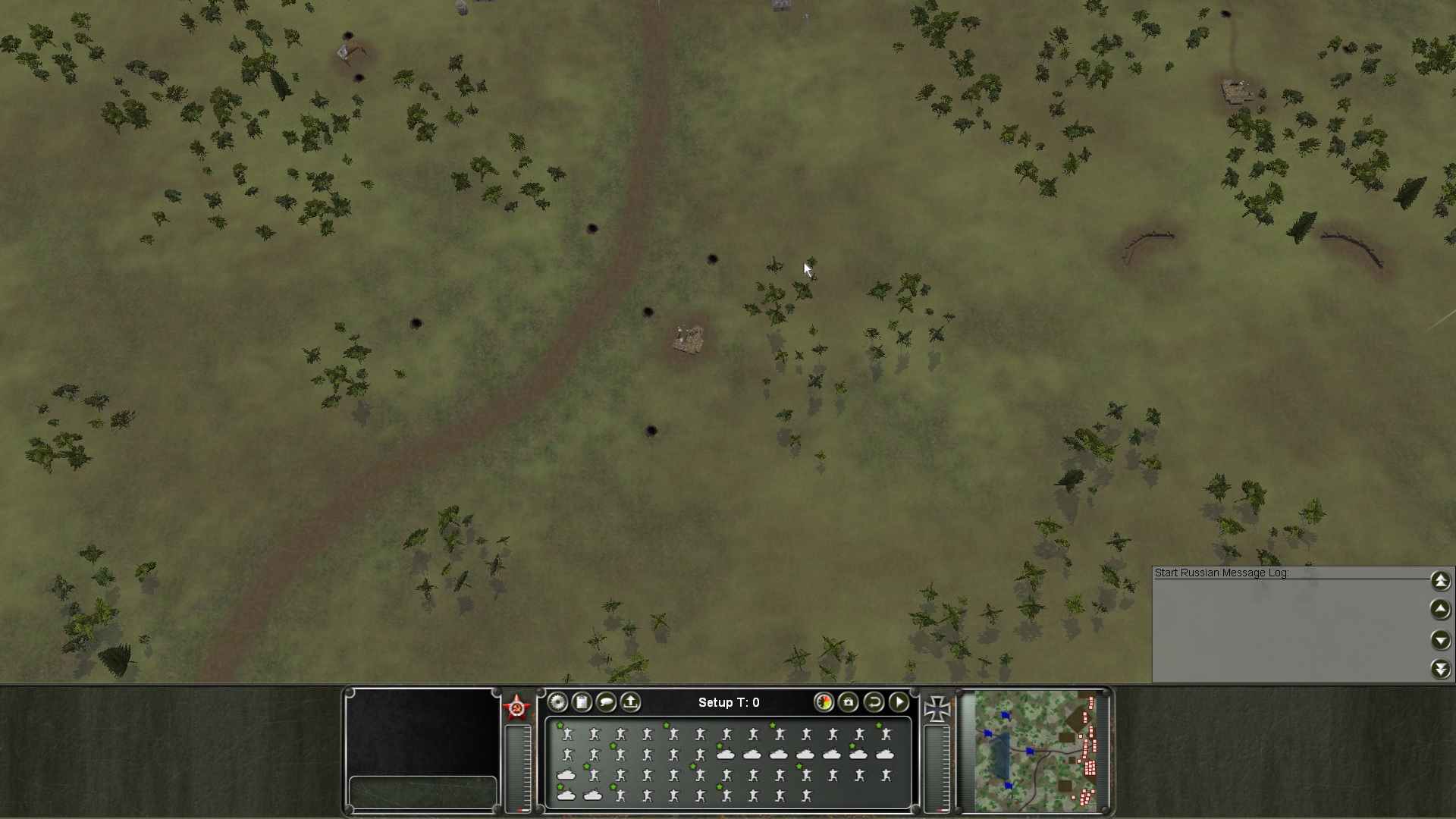Click the colored dial gauge icon
Screen dimensions: 1456x819
point(824,702)
